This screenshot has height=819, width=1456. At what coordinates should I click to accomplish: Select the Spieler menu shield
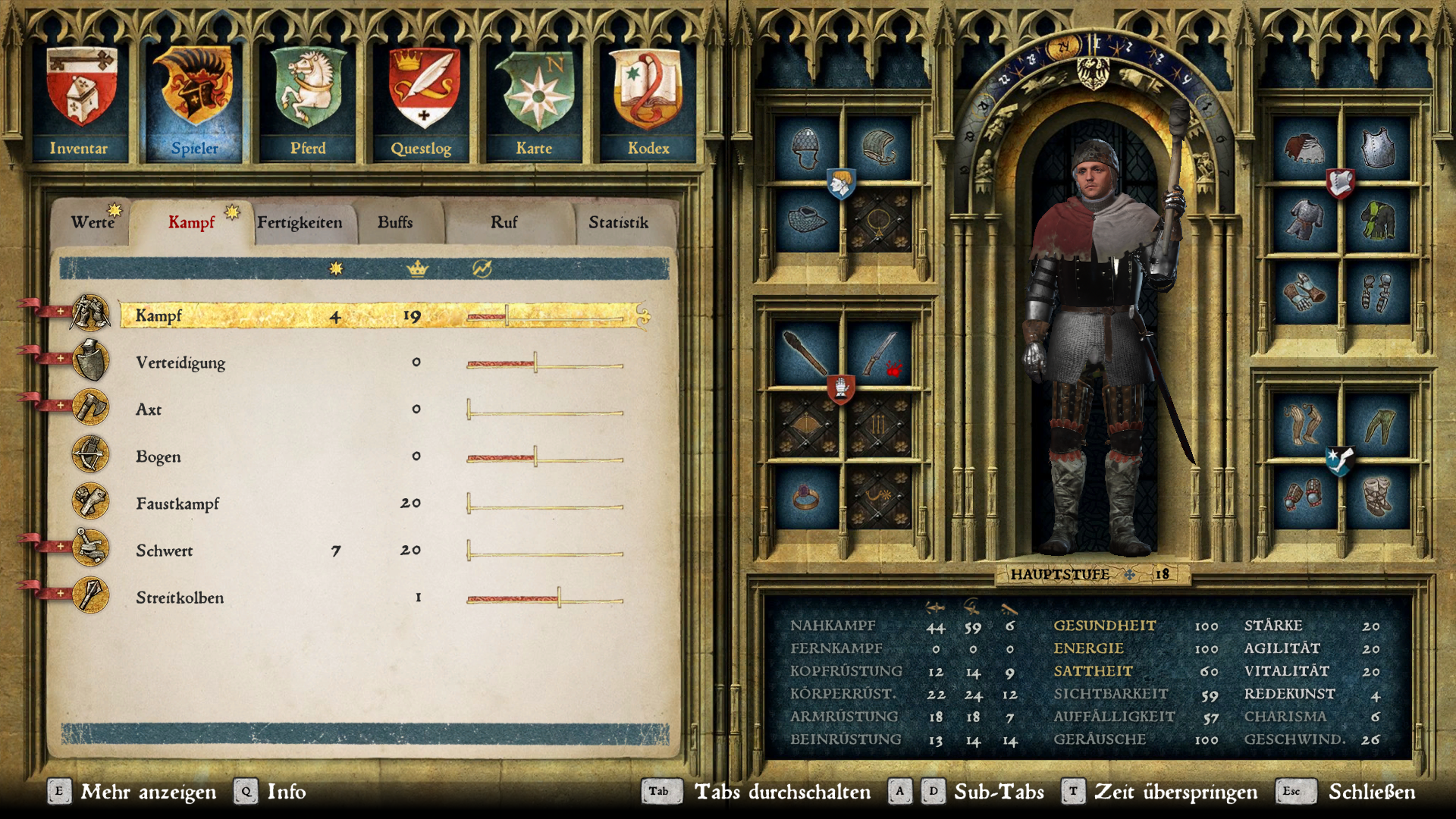coord(194,101)
